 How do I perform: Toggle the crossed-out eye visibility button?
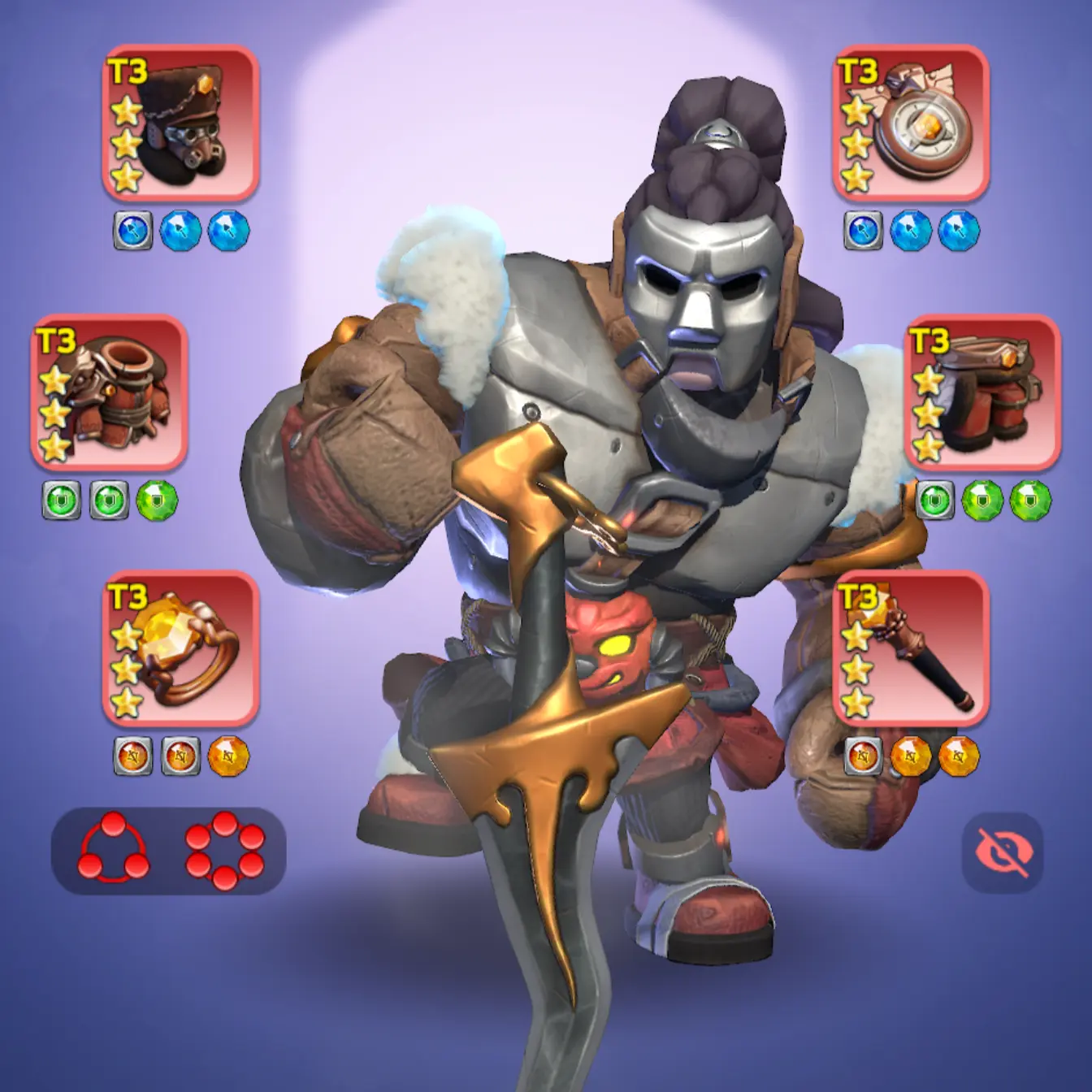tap(1003, 852)
